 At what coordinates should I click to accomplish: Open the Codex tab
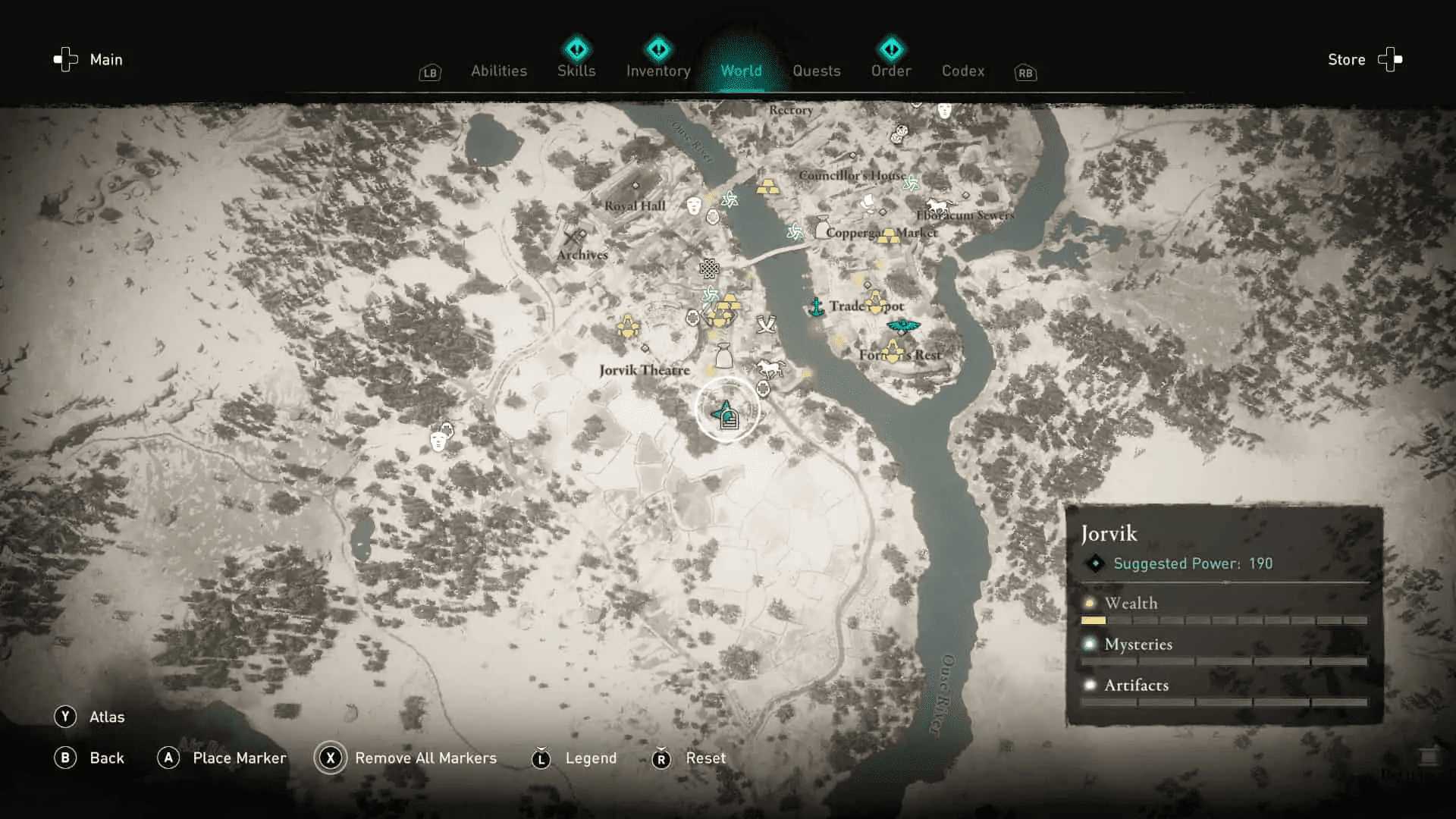pyautogui.click(x=962, y=71)
